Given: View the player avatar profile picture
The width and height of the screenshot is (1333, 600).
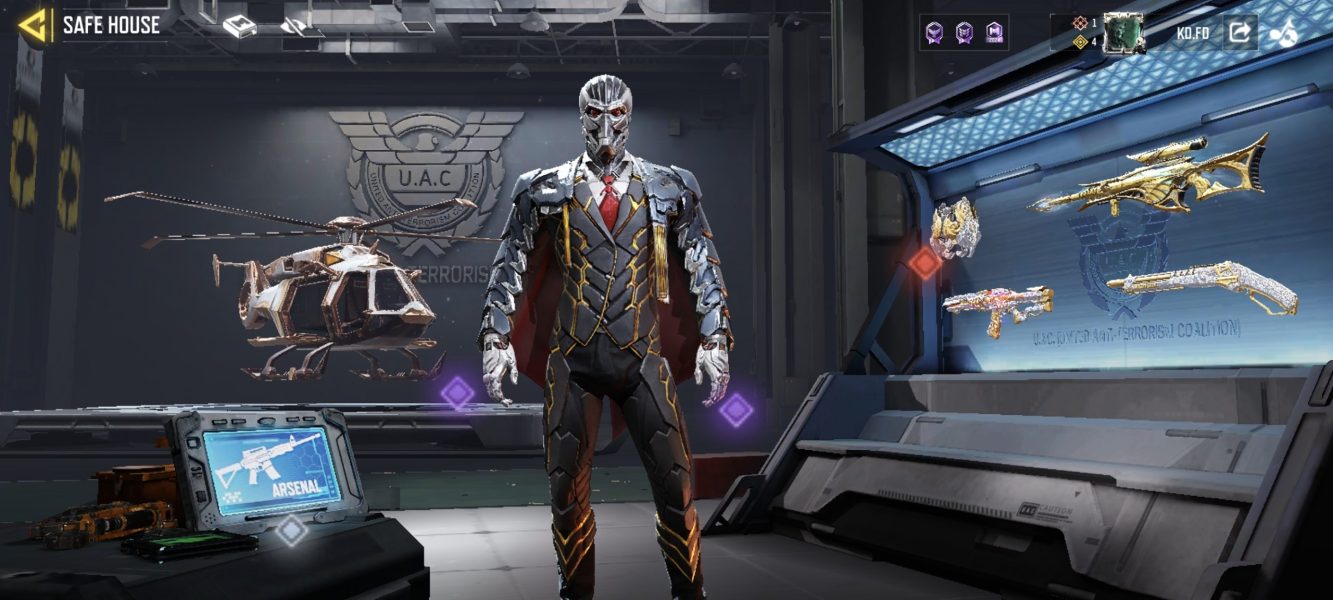Looking at the screenshot, I should (1123, 33).
